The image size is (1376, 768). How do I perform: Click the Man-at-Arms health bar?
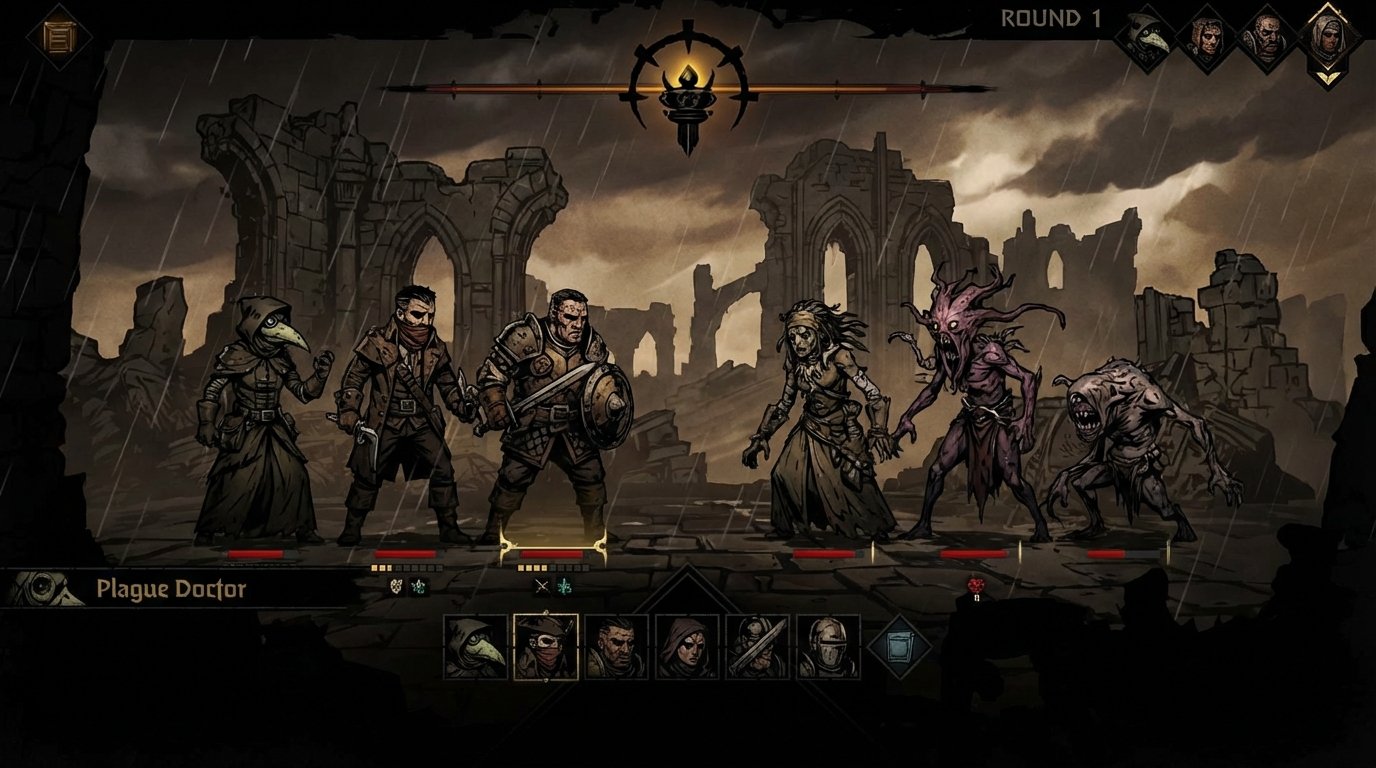coord(551,553)
